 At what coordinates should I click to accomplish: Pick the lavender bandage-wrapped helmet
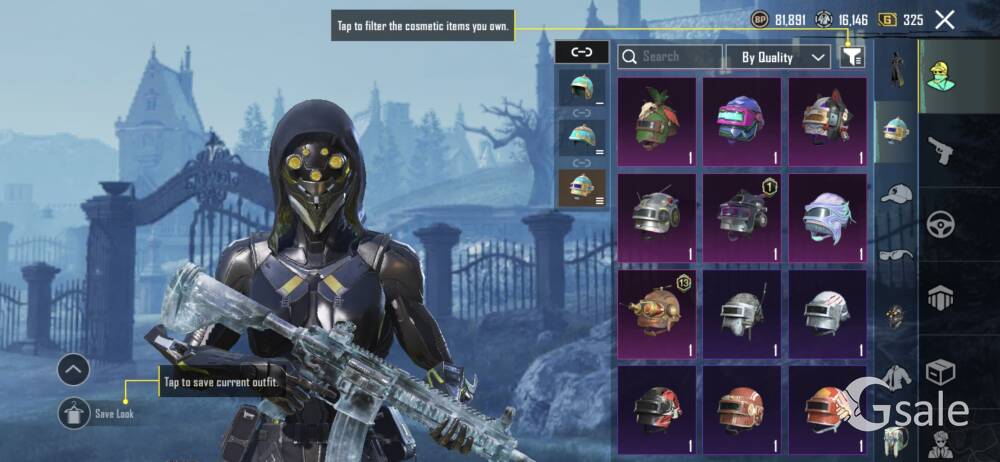point(827,216)
